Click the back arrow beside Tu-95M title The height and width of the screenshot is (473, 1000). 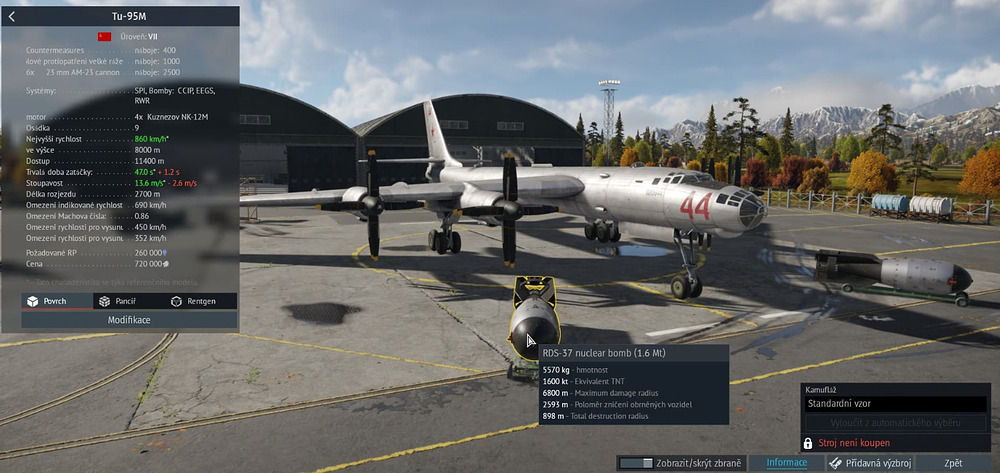pos(11,16)
